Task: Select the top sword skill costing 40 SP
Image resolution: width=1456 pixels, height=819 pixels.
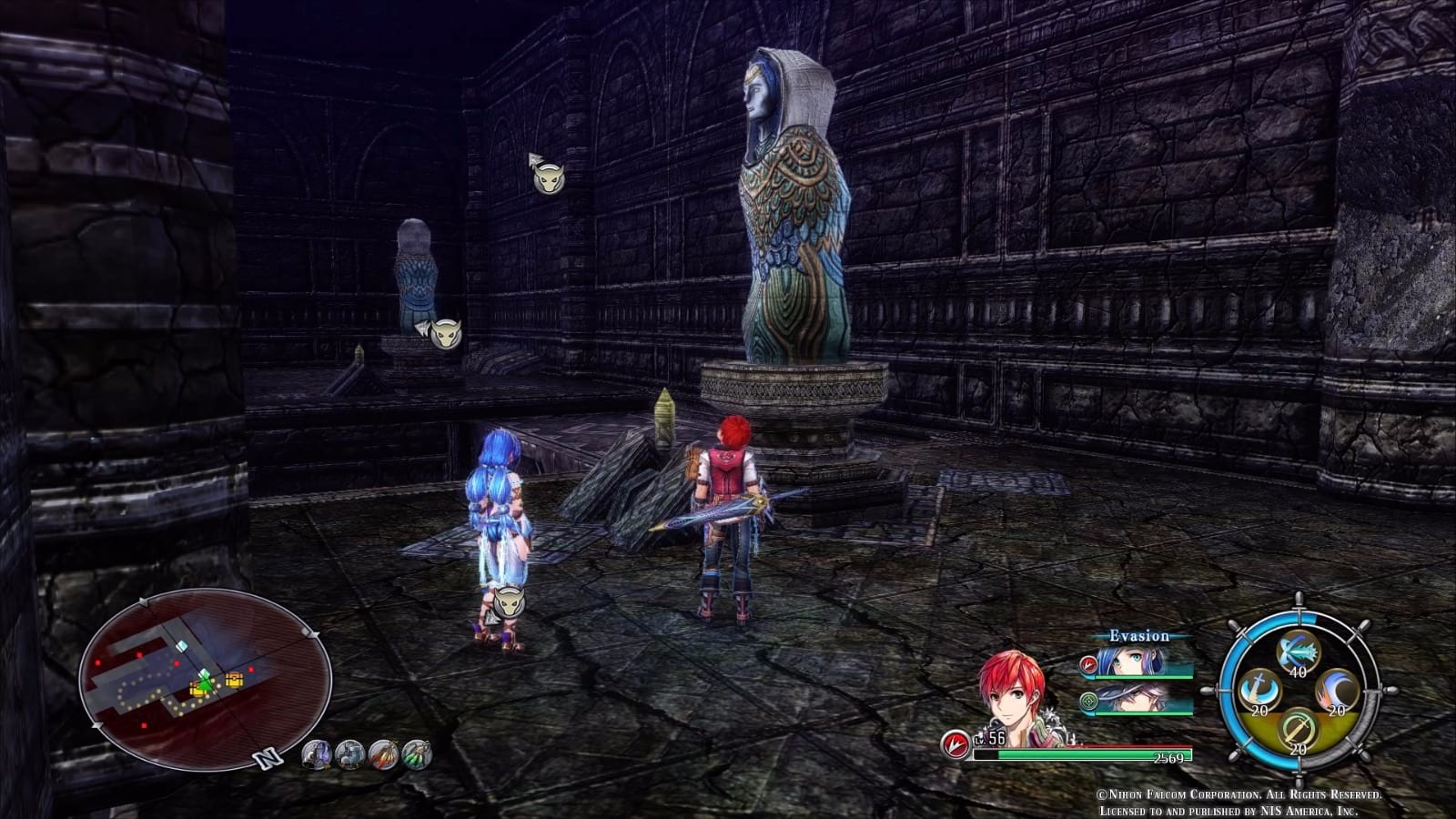Action: click(1297, 652)
